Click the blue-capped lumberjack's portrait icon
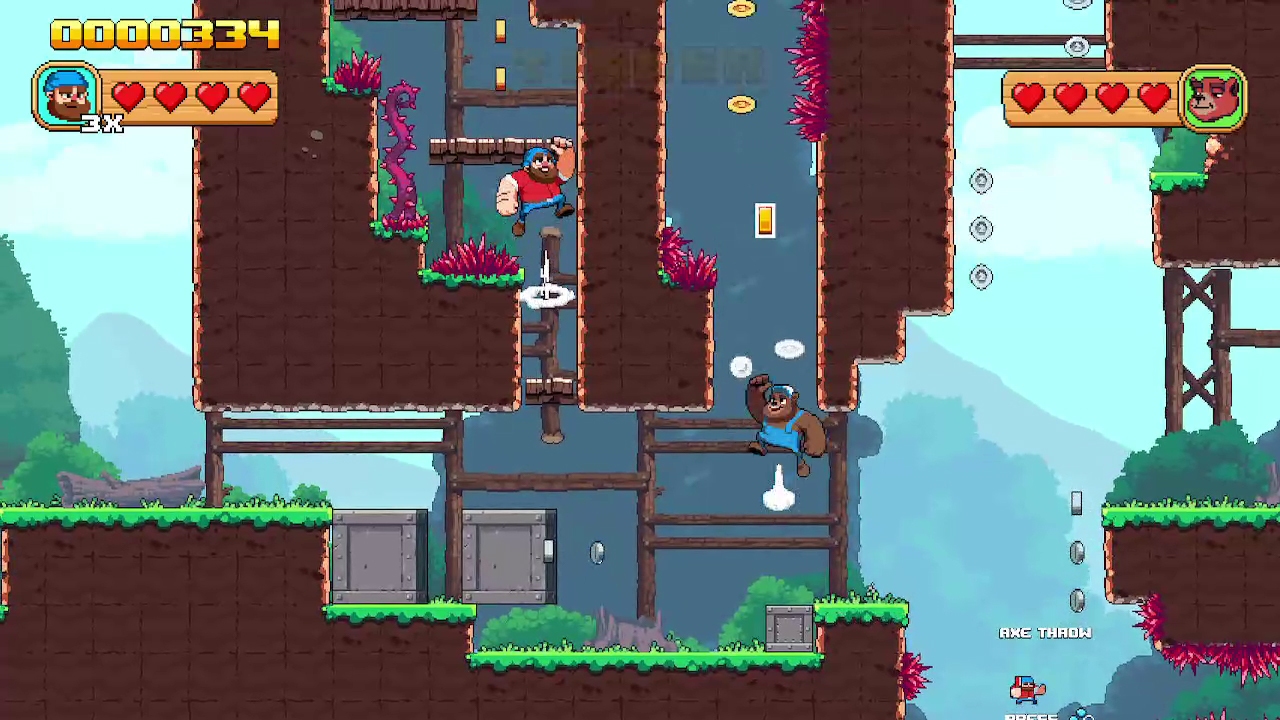The image size is (1280, 720). coord(66,94)
